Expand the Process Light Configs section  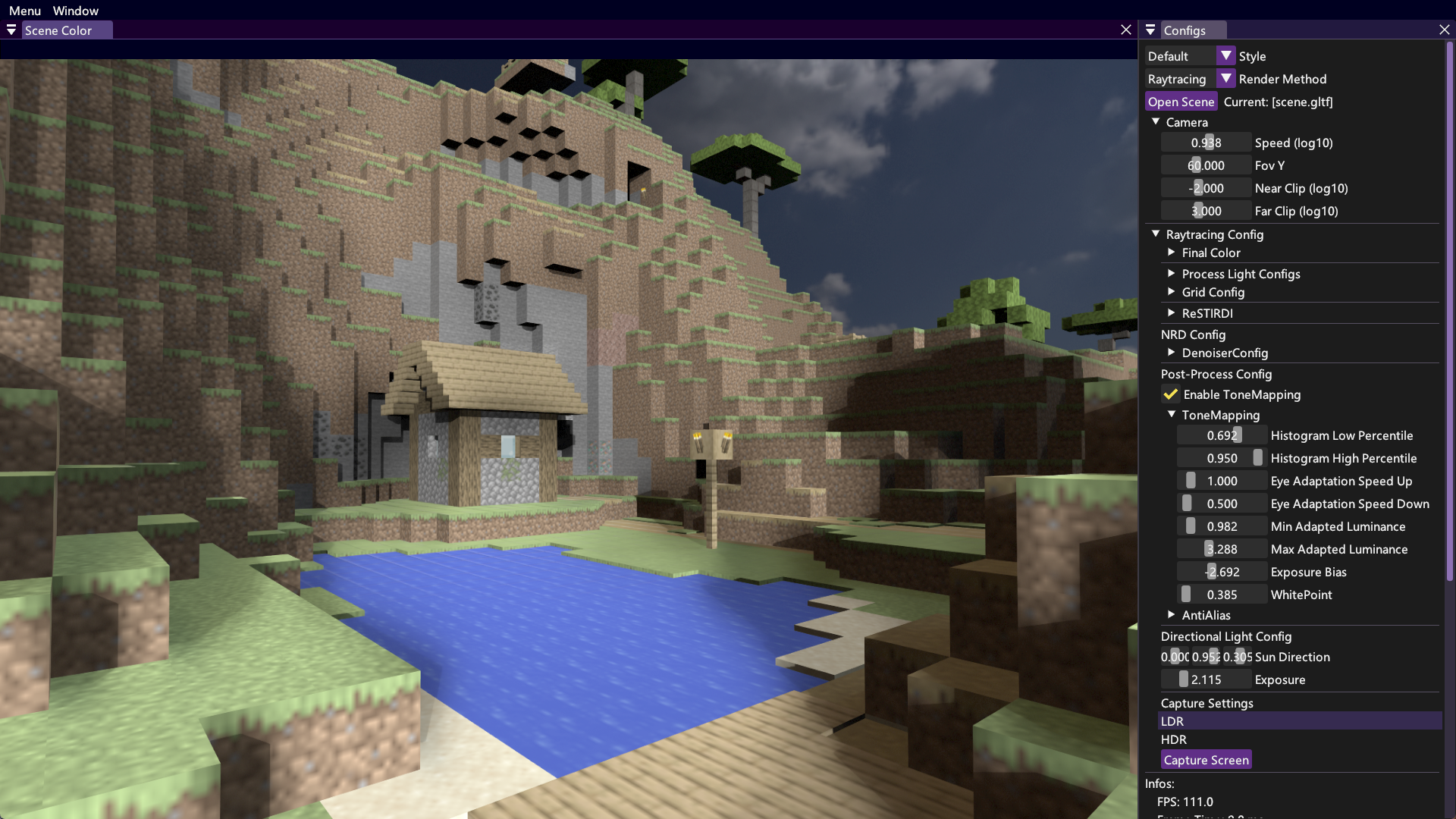(1172, 274)
